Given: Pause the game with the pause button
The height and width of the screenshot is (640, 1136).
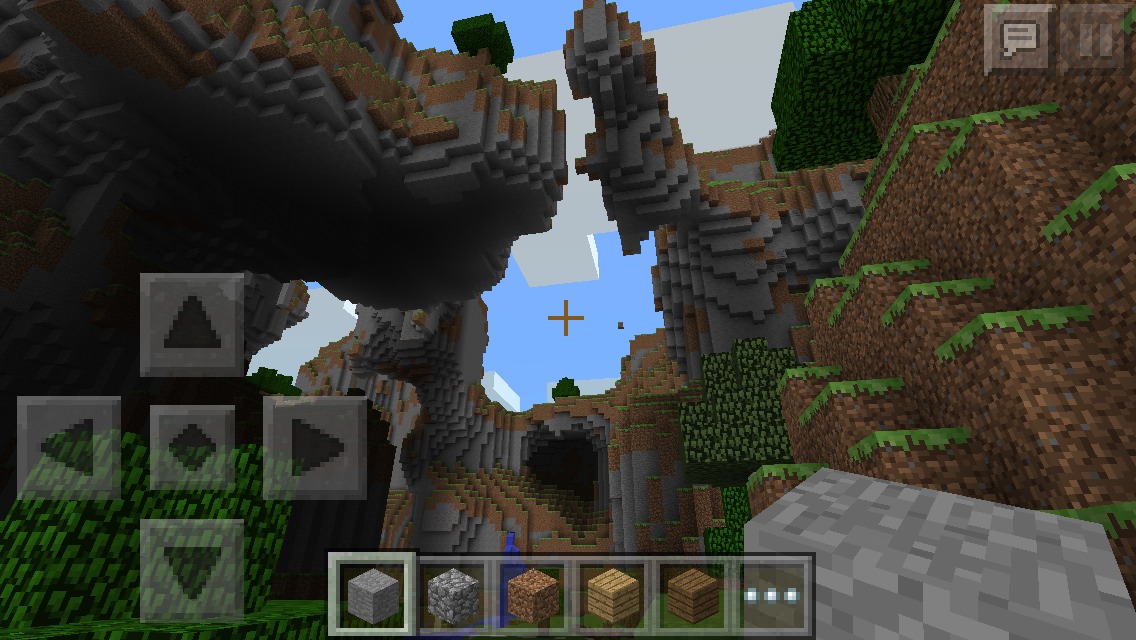Looking at the screenshot, I should pos(1096,39).
